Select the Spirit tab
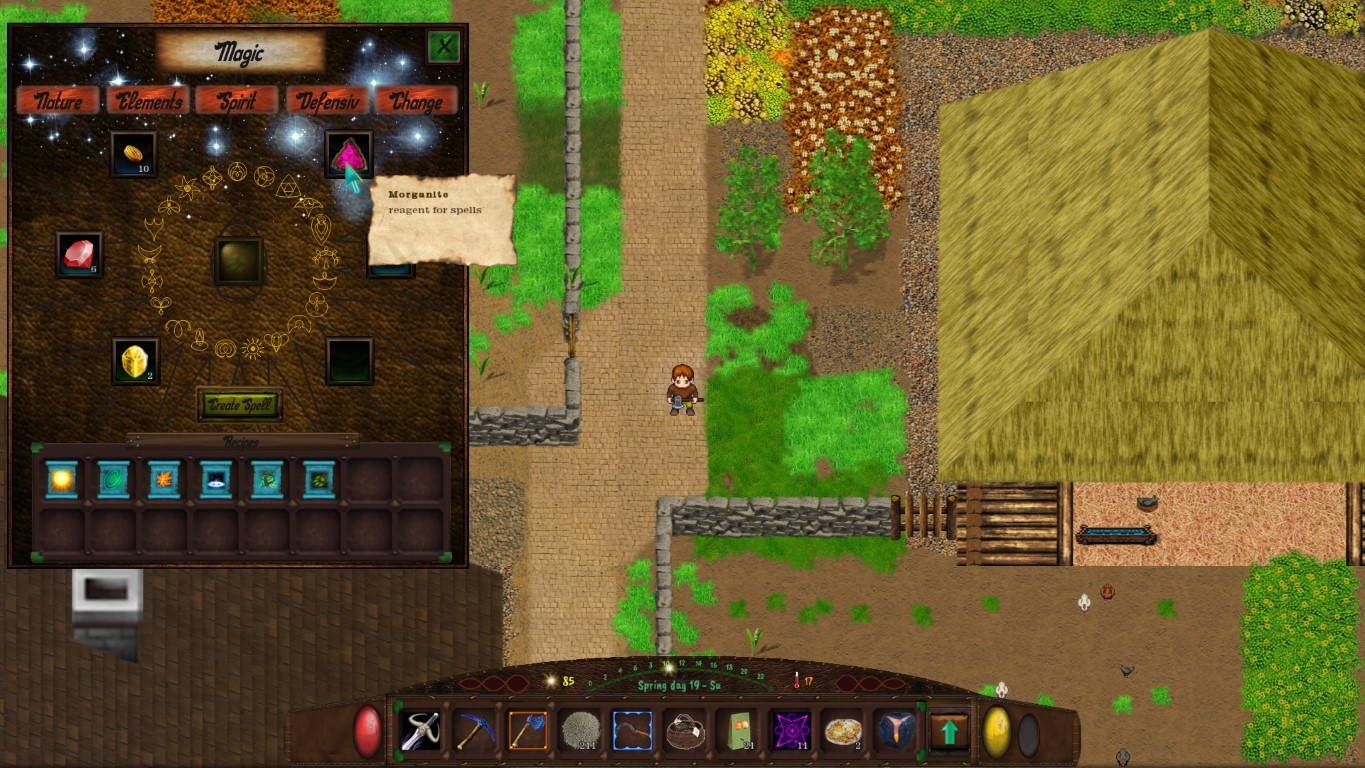This screenshot has width=1365, height=768. pyautogui.click(x=236, y=101)
